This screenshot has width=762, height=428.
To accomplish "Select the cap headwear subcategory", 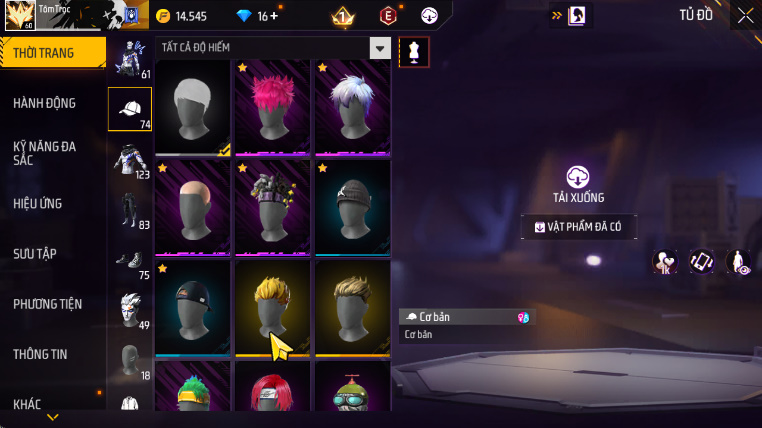I will click(x=130, y=109).
